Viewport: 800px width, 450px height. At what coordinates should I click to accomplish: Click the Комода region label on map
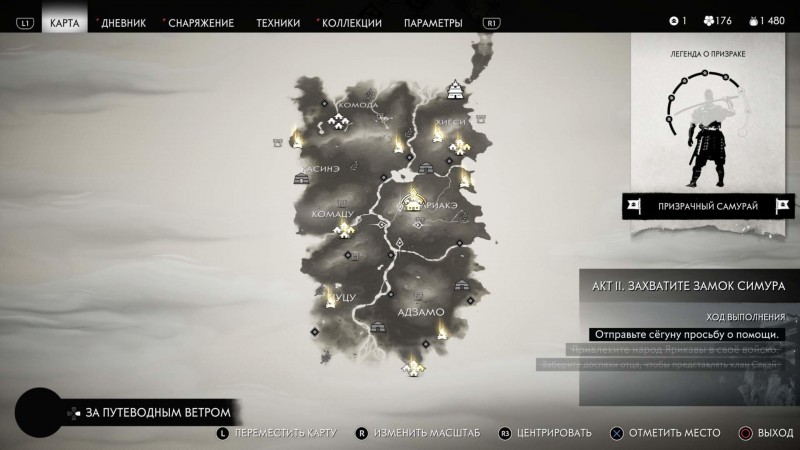tap(358, 105)
